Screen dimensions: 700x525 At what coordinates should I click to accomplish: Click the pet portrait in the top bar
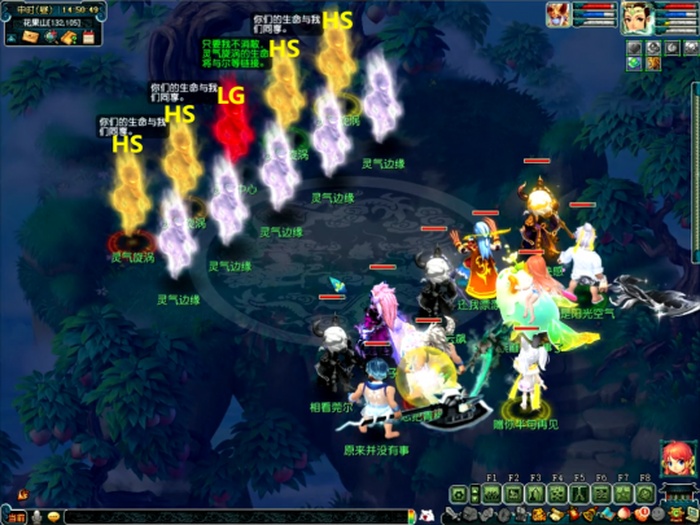558,14
